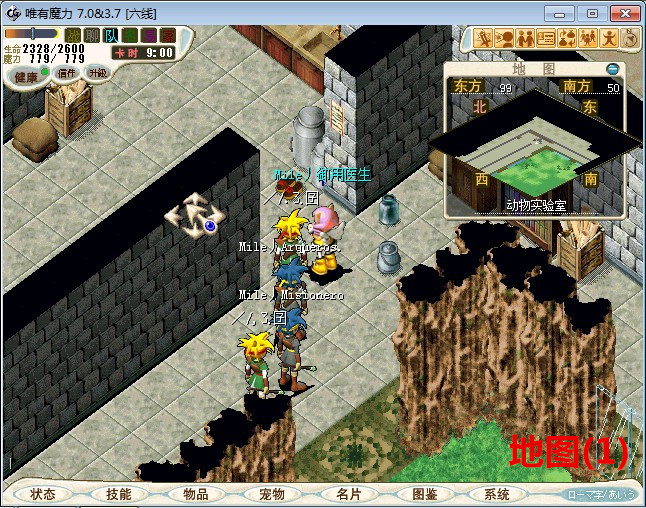Image resolution: width=646 pixels, height=508 pixels.
Task: Toggle the 队 team channel tab
Action: [x=109, y=35]
